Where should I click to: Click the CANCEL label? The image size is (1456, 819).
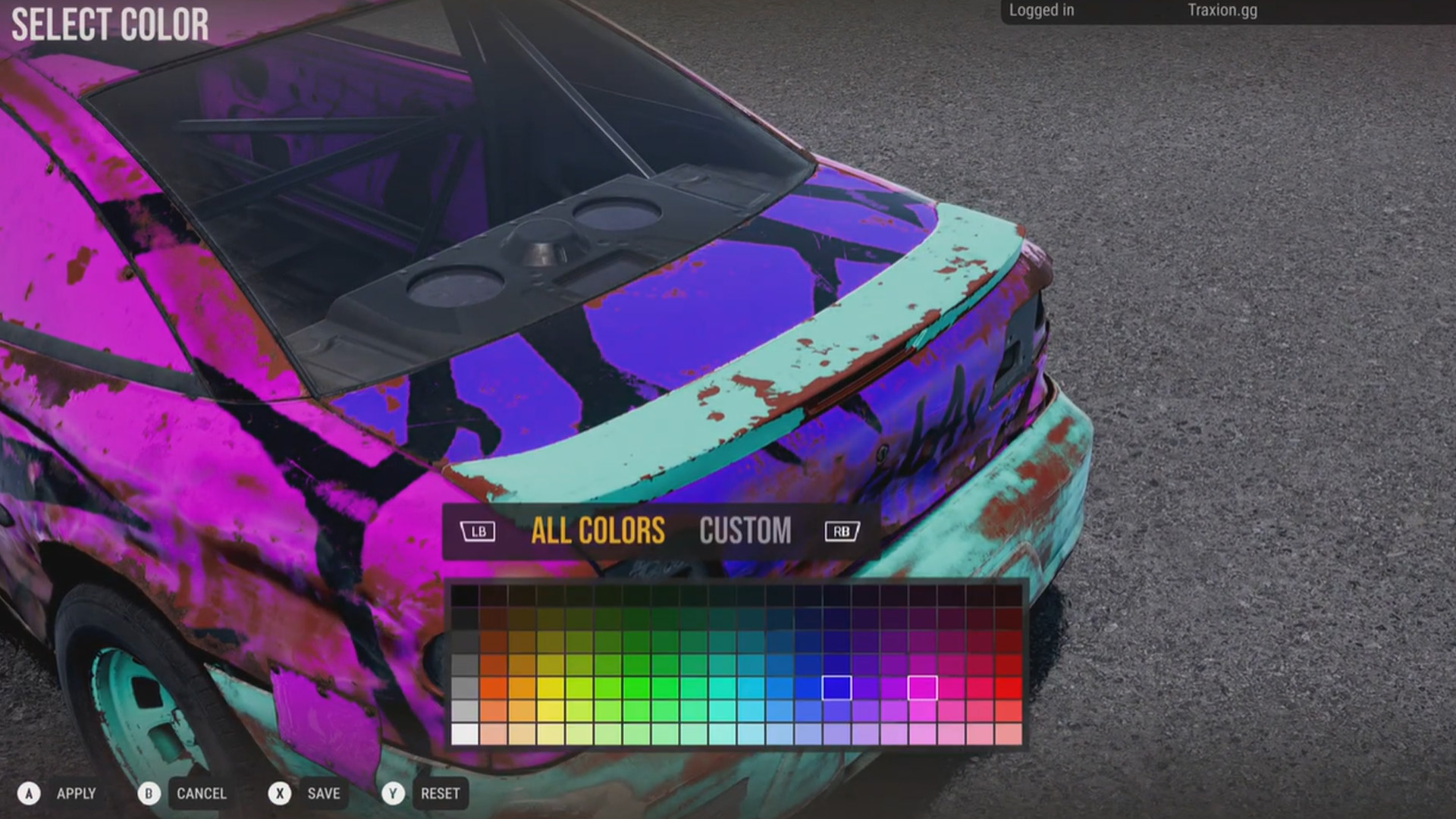point(202,793)
